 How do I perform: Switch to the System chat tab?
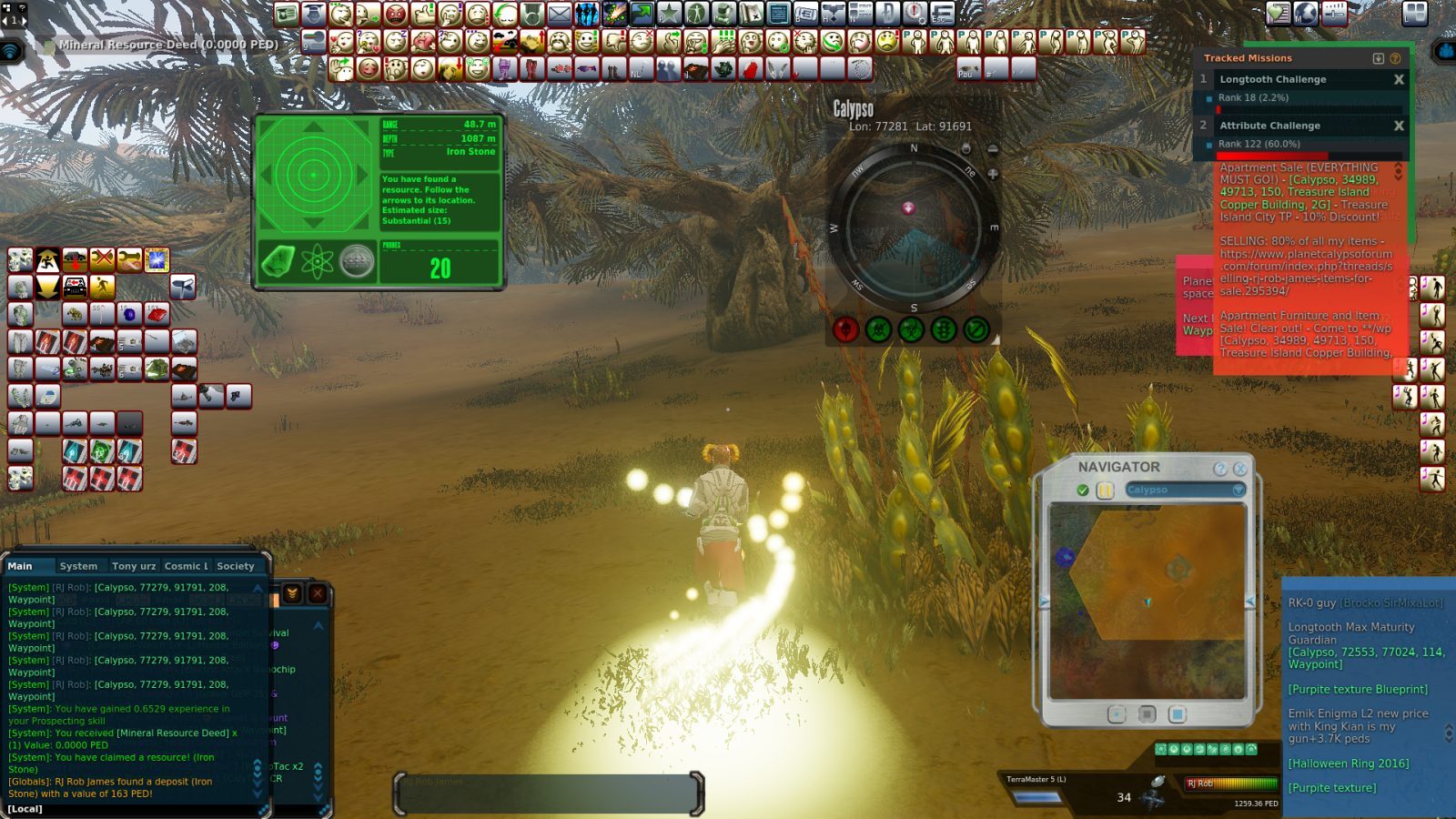click(x=80, y=565)
